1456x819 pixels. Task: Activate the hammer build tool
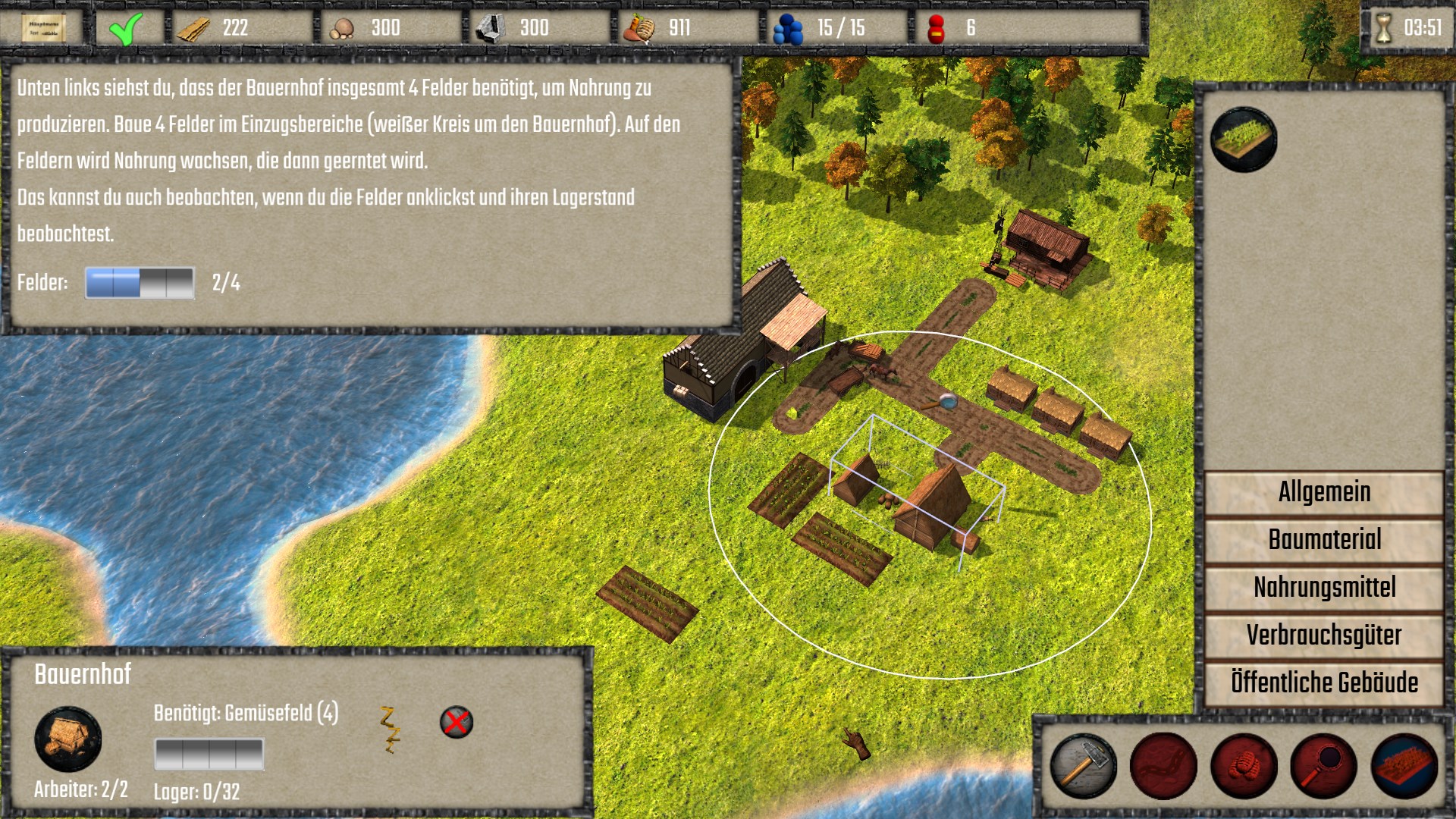tap(1083, 766)
